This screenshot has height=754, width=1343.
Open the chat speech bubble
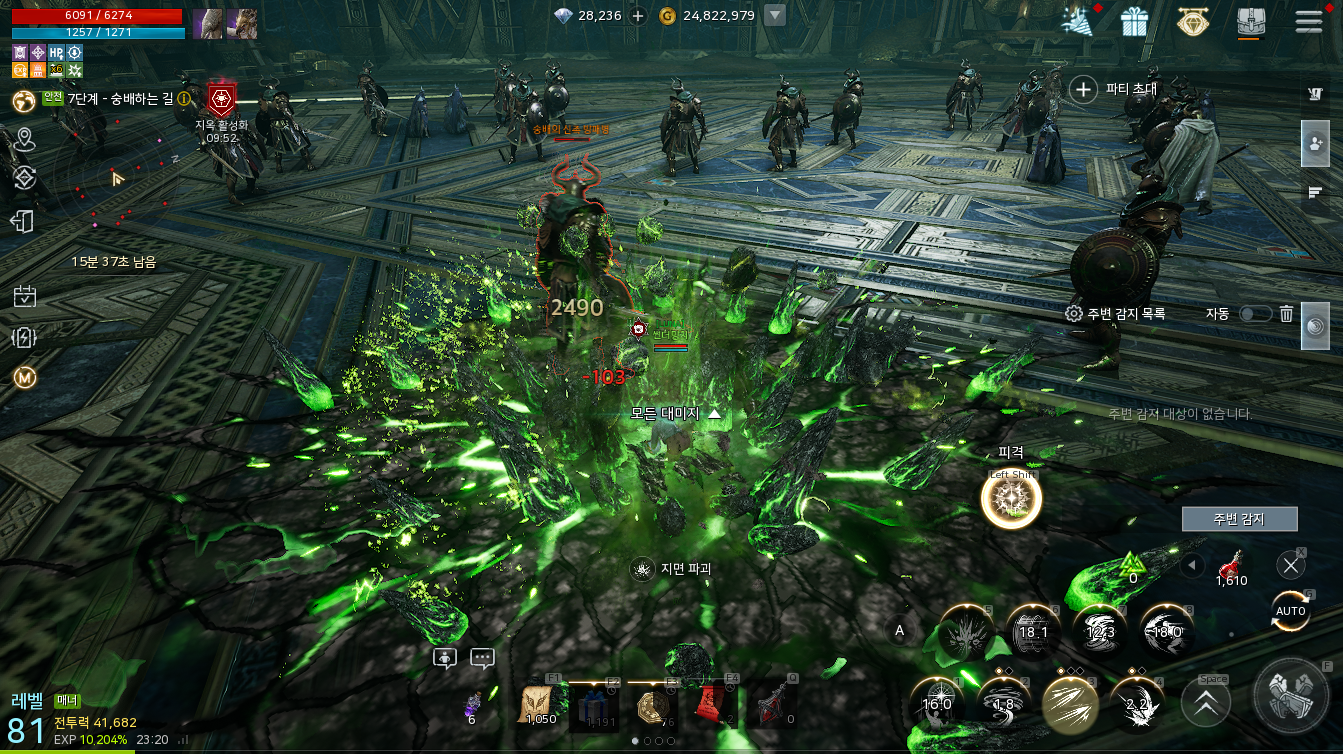tap(482, 658)
